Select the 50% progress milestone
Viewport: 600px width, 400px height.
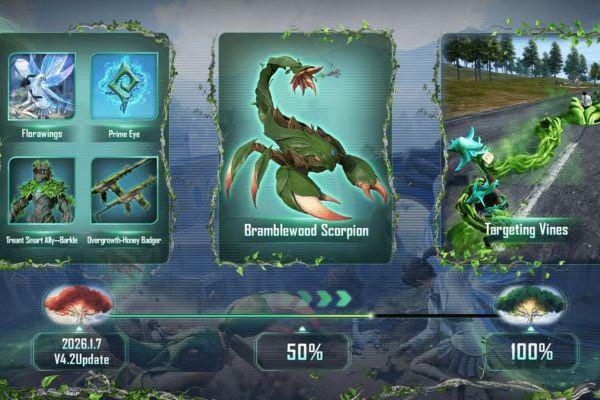point(303,351)
